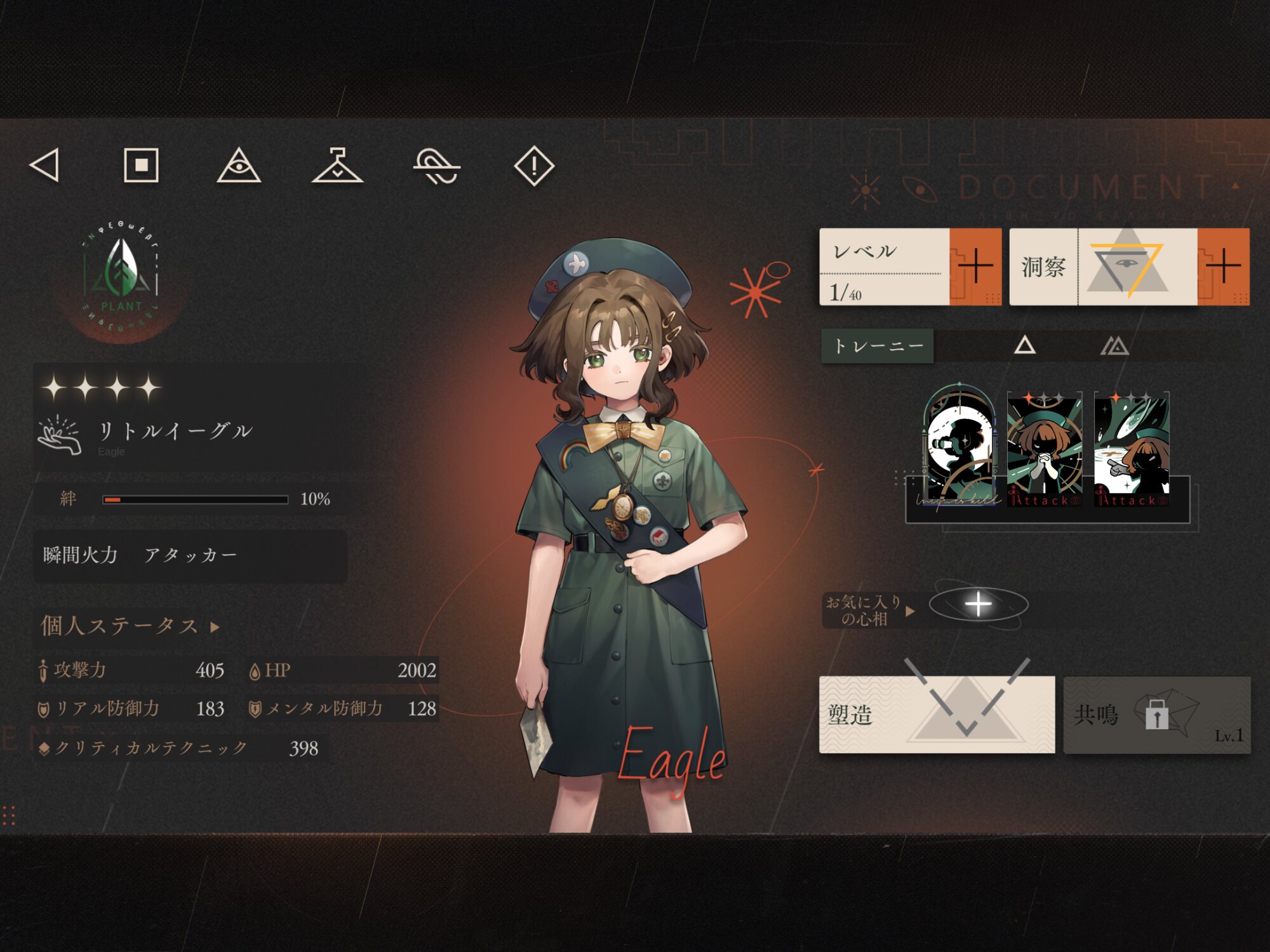Click the looped knot icon in top bar
This screenshot has width=1270, height=952.
tap(436, 166)
